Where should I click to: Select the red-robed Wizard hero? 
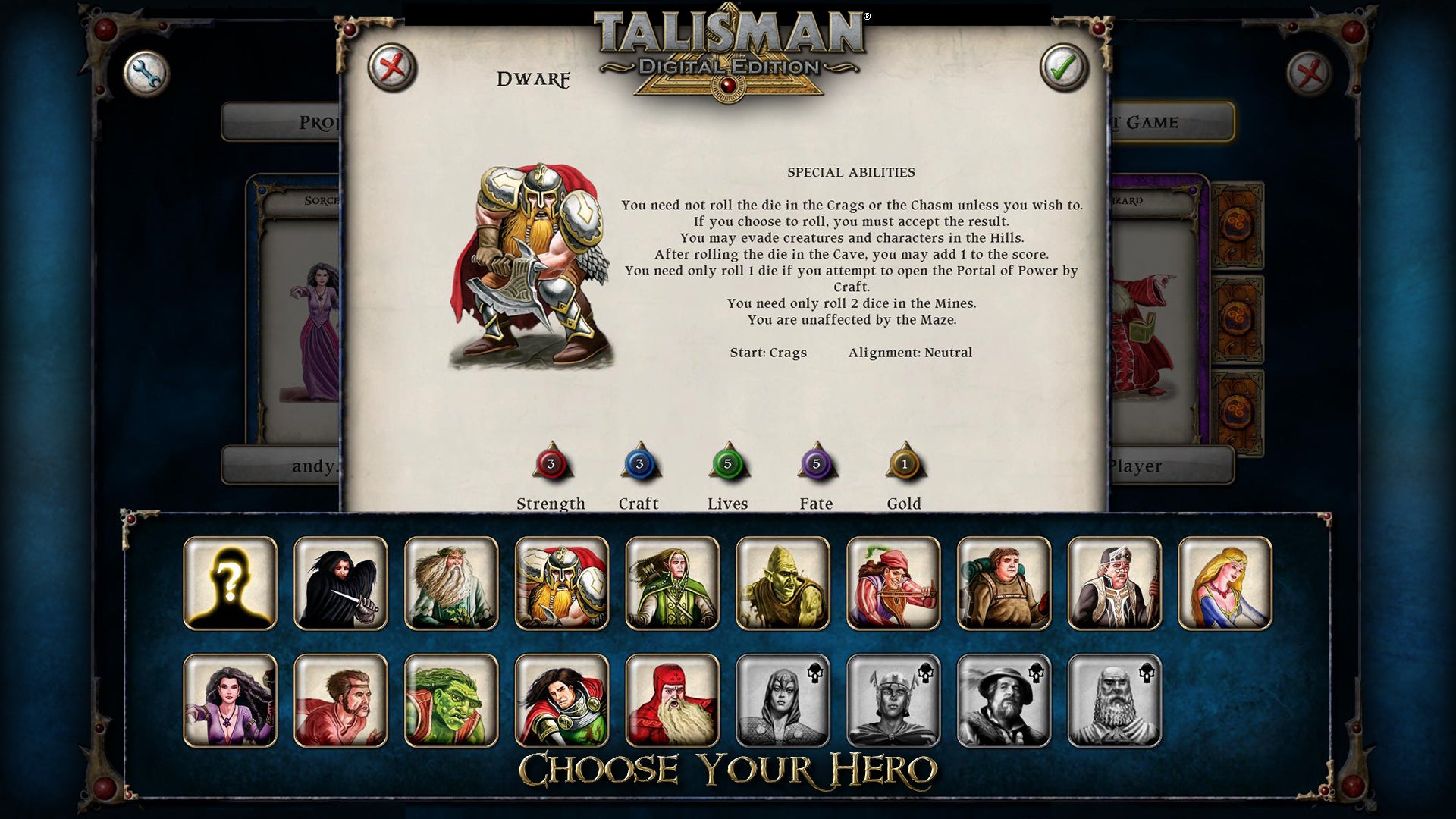(x=673, y=699)
